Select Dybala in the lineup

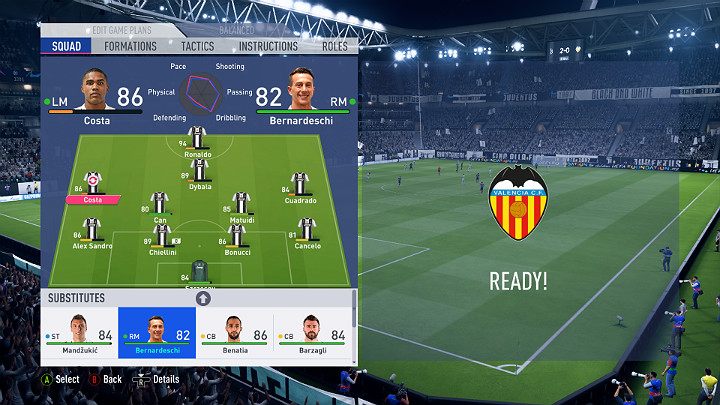tap(199, 172)
